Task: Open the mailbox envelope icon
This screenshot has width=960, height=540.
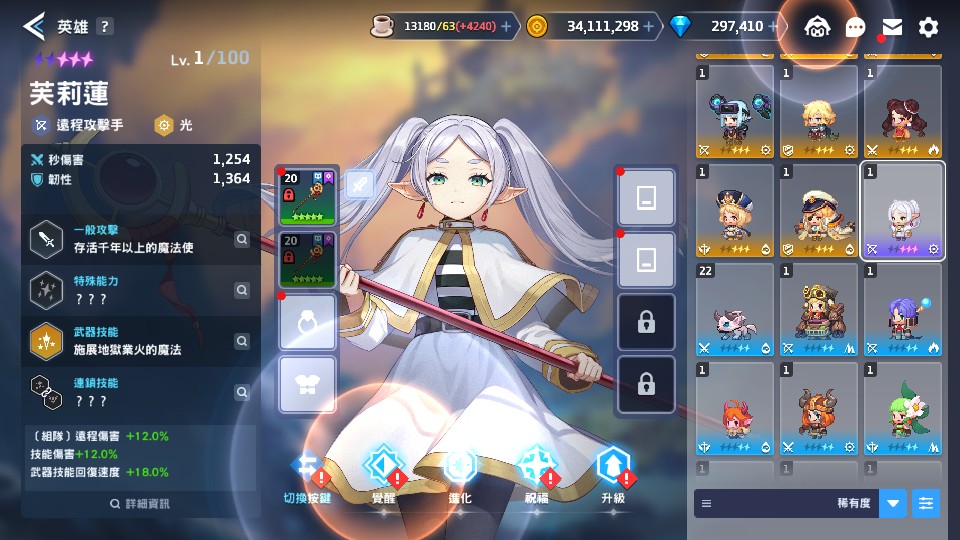Action: [x=892, y=27]
